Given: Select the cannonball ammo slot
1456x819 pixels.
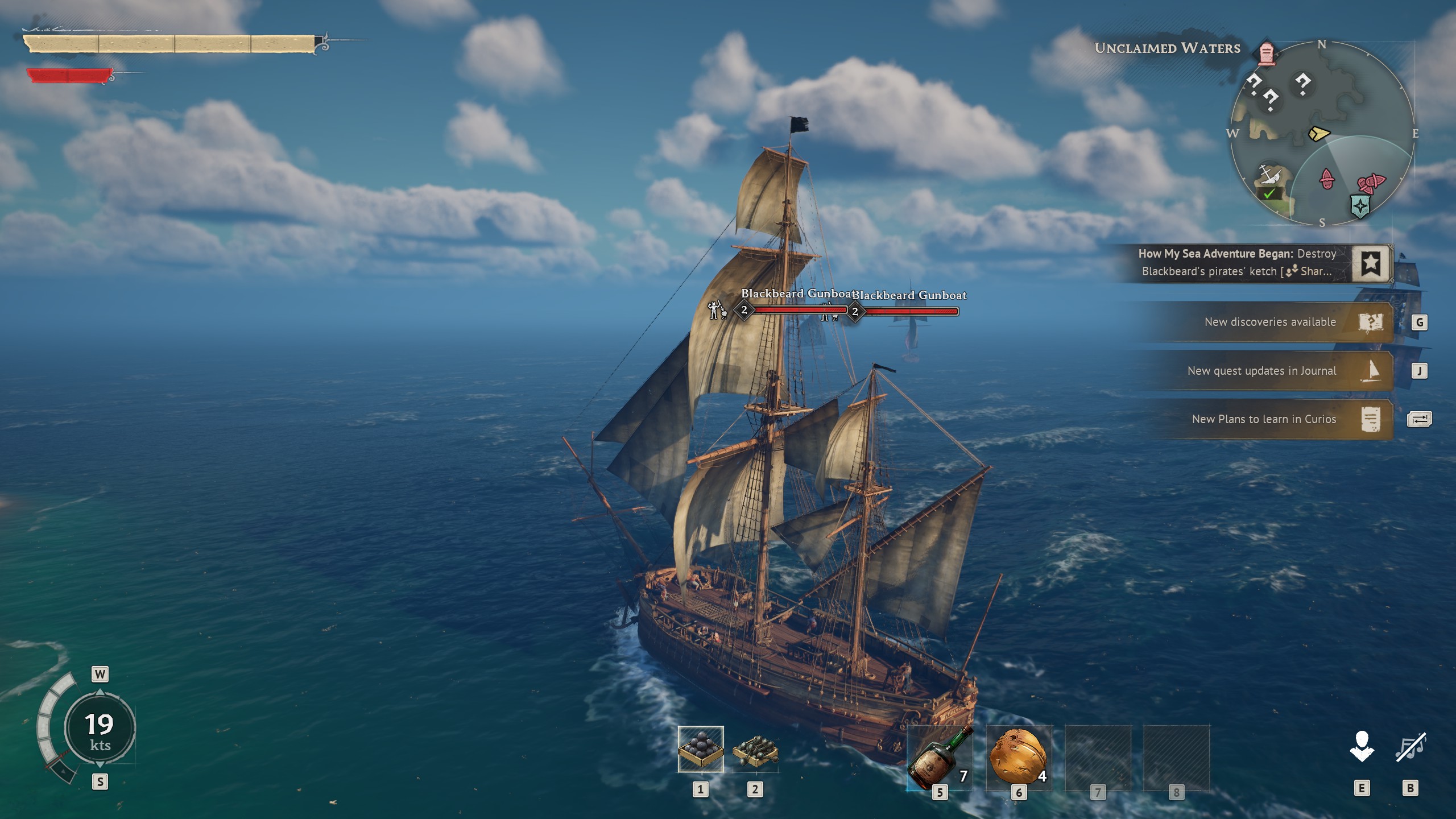Looking at the screenshot, I should [x=701, y=749].
